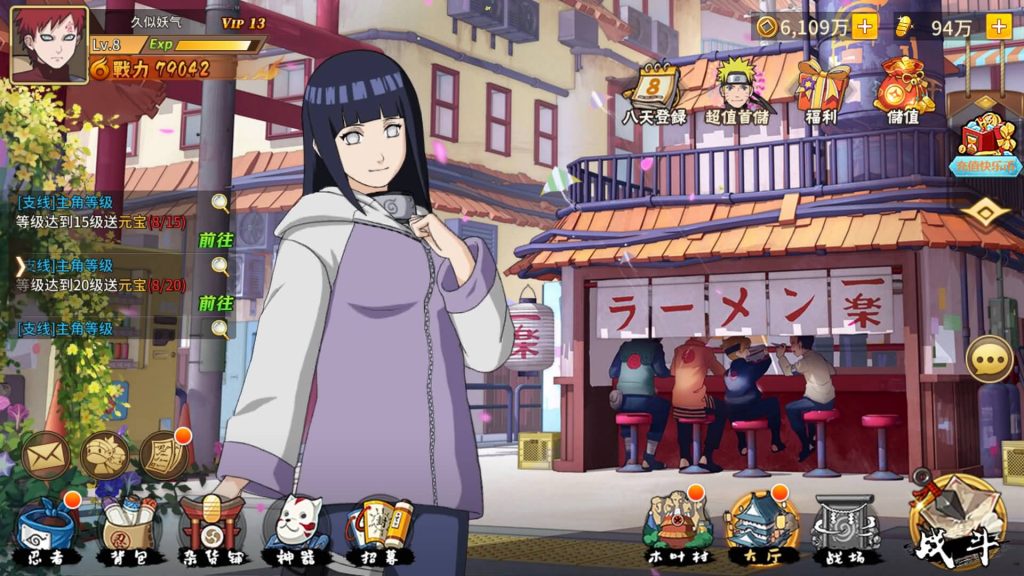This screenshot has width=1024, height=576.
Task: Open the chat speech bubble
Action: click(x=990, y=359)
